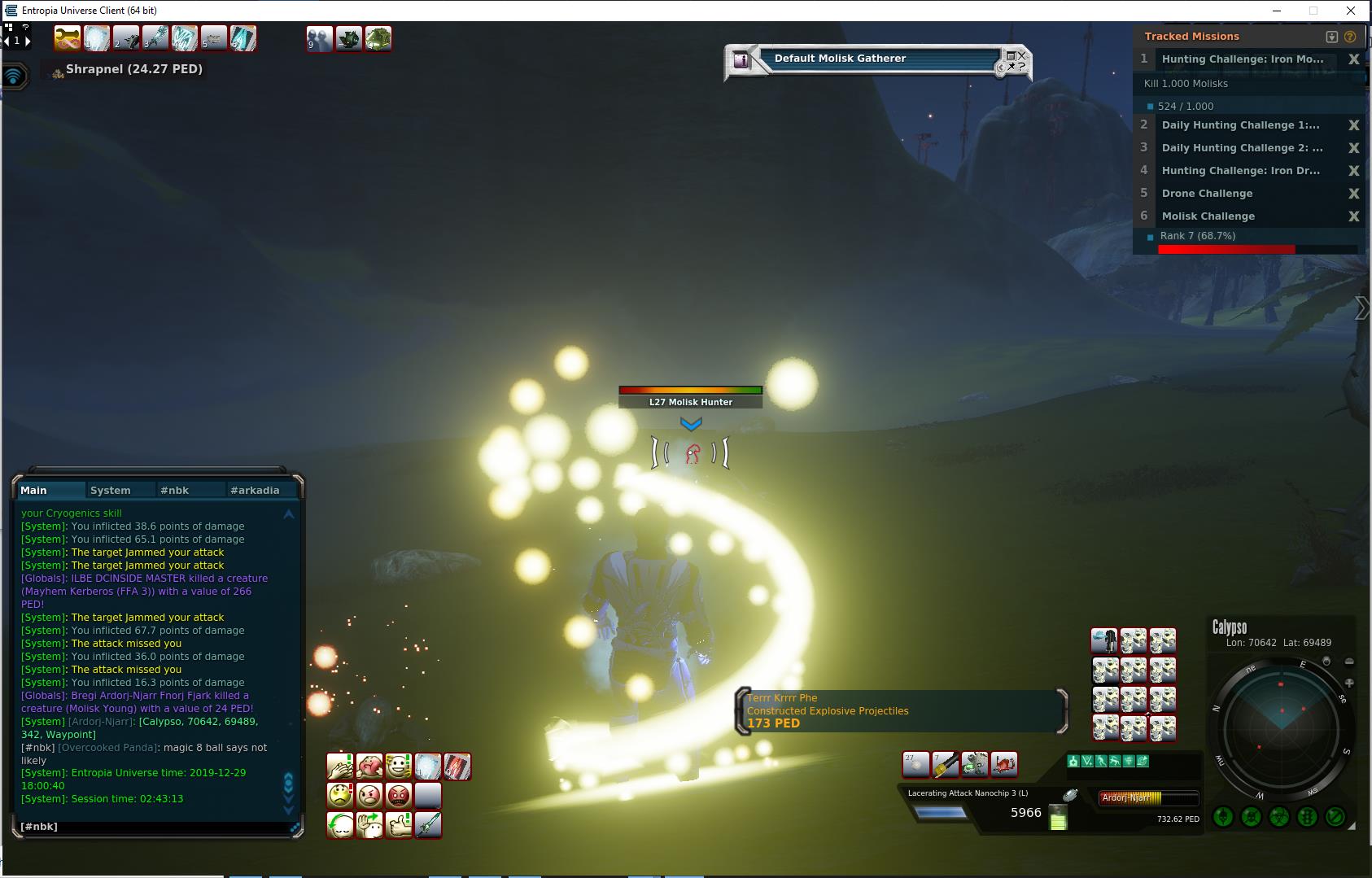Switch to the System chat tab
The height and width of the screenshot is (878, 1372).
click(111, 490)
